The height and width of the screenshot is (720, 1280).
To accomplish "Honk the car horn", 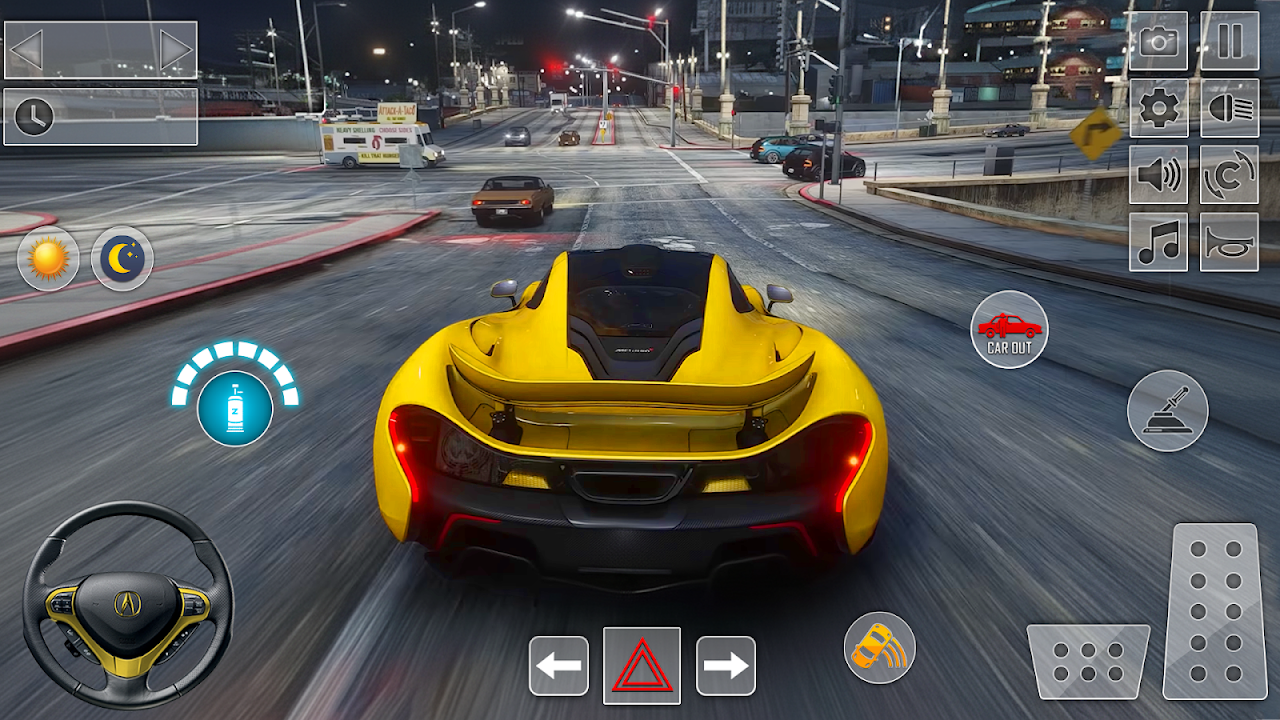I will tap(1230, 242).
